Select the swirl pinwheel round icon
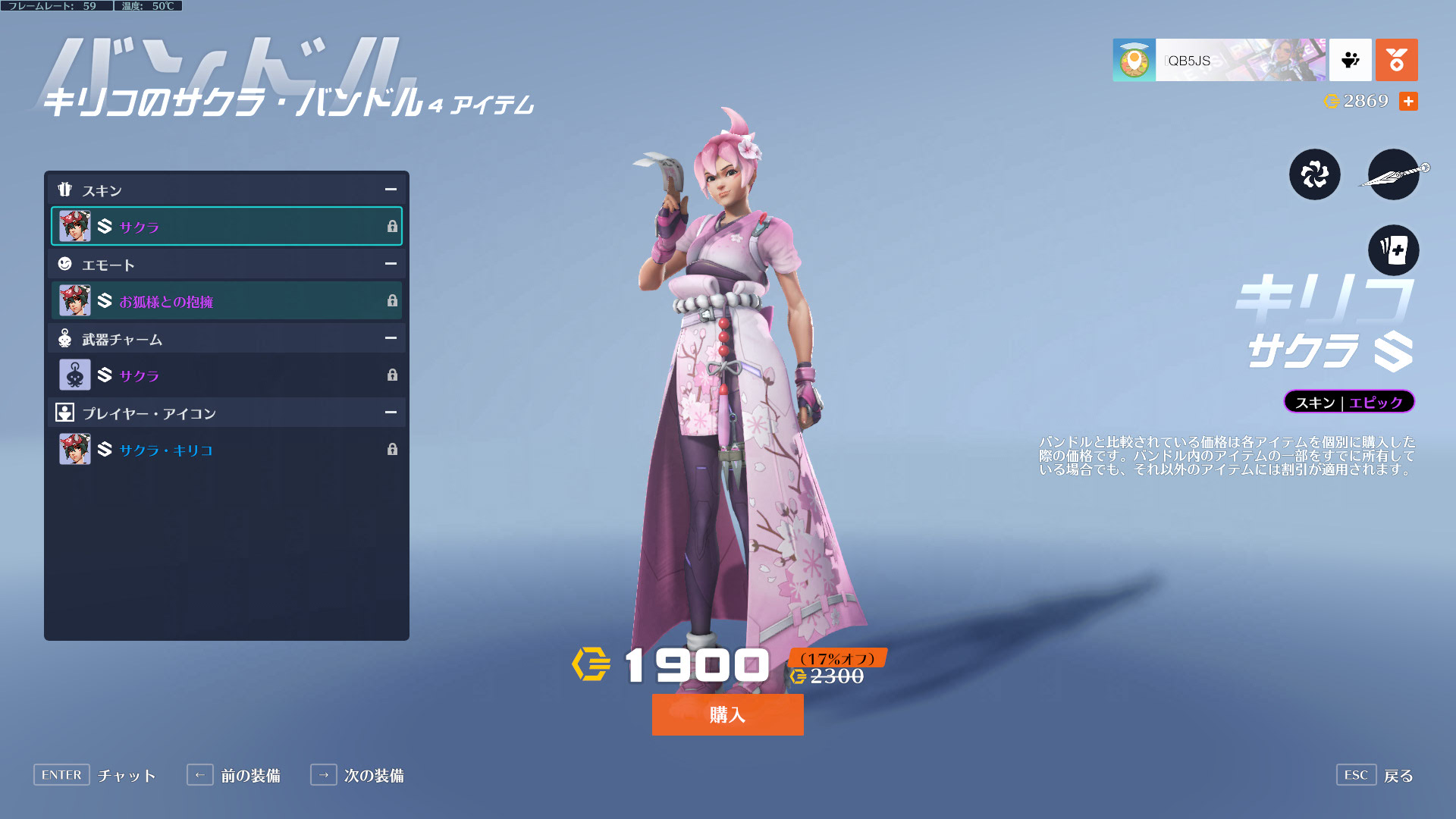This screenshot has height=819, width=1456. point(1314,174)
